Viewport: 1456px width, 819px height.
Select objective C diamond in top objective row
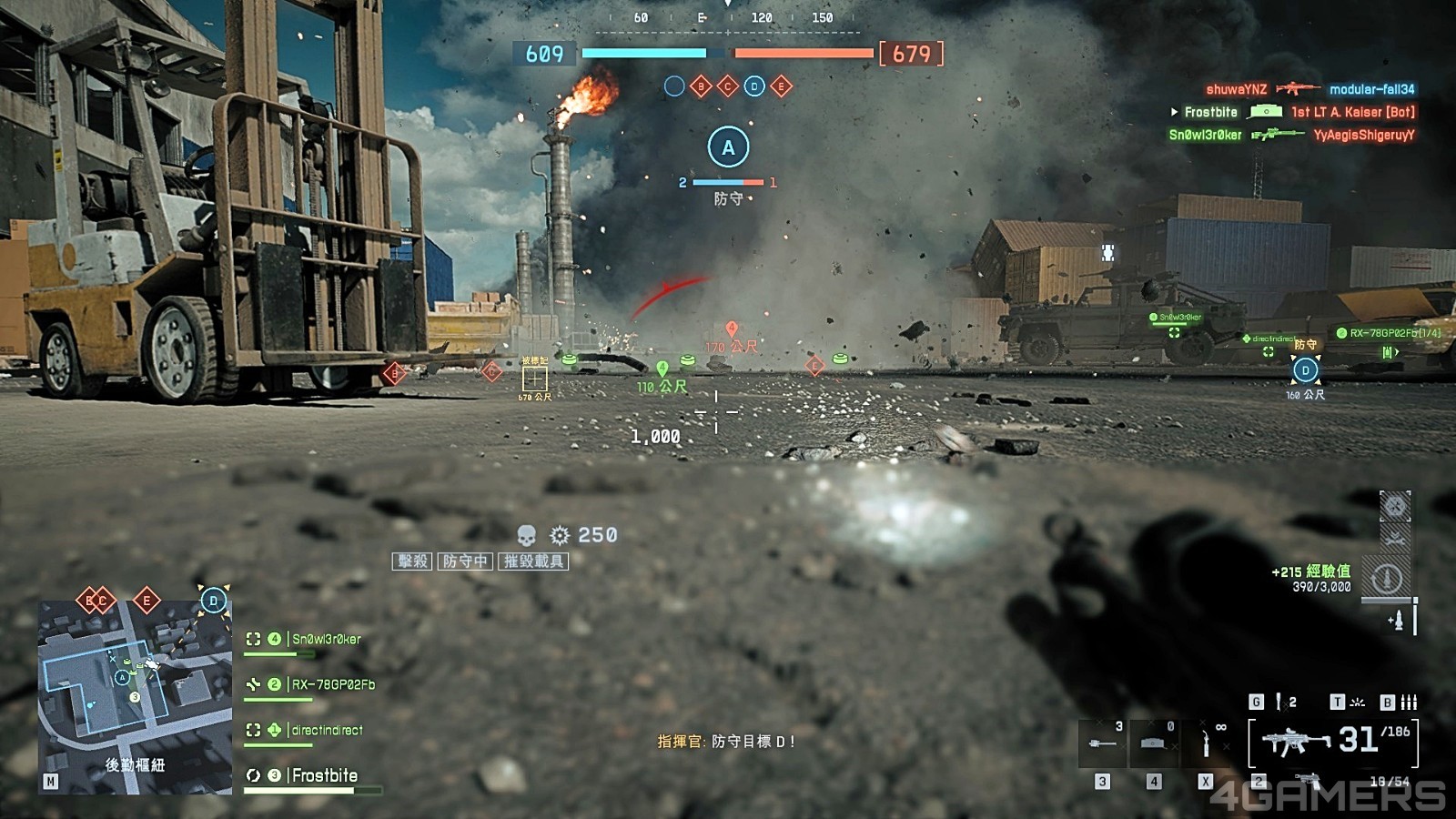[727, 86]
